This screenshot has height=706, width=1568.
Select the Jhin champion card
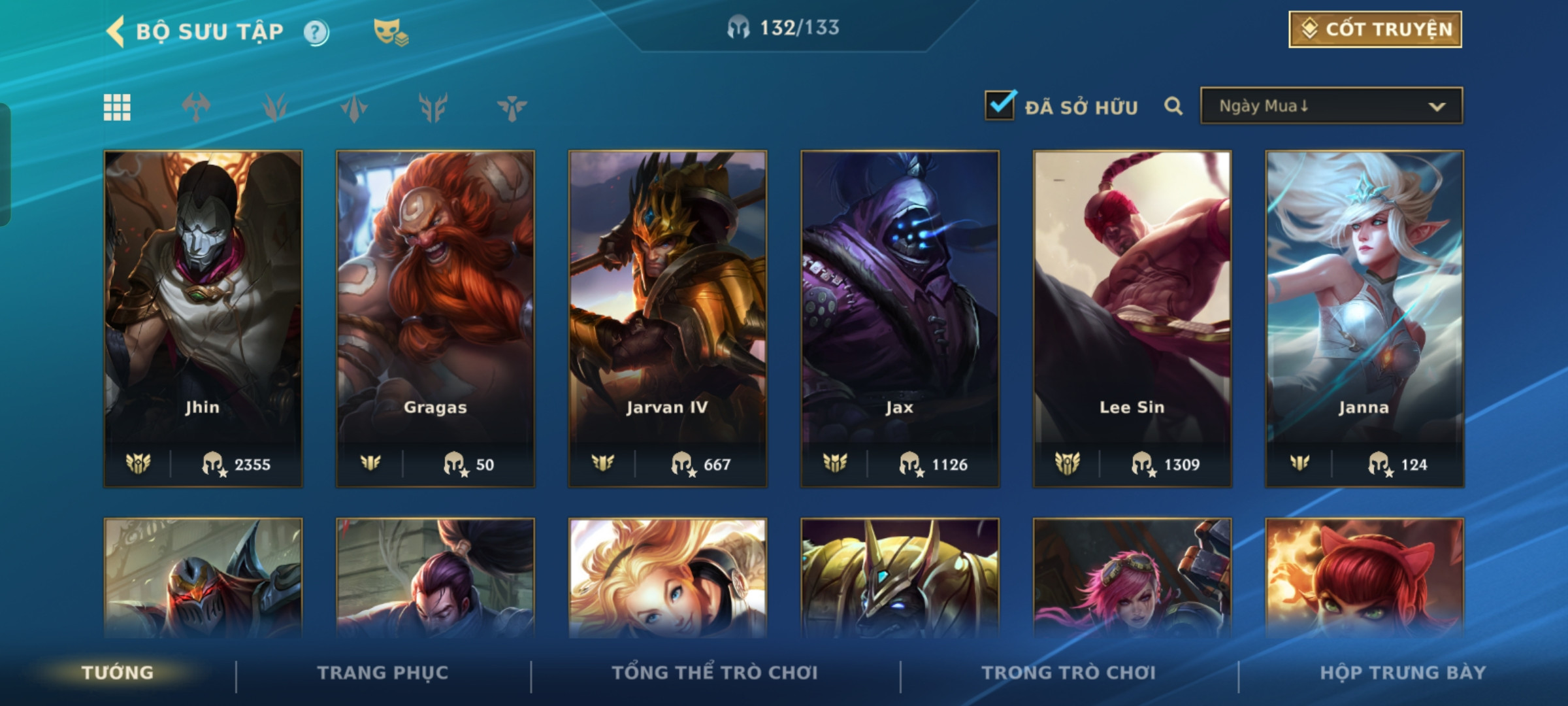pos(203,318)
